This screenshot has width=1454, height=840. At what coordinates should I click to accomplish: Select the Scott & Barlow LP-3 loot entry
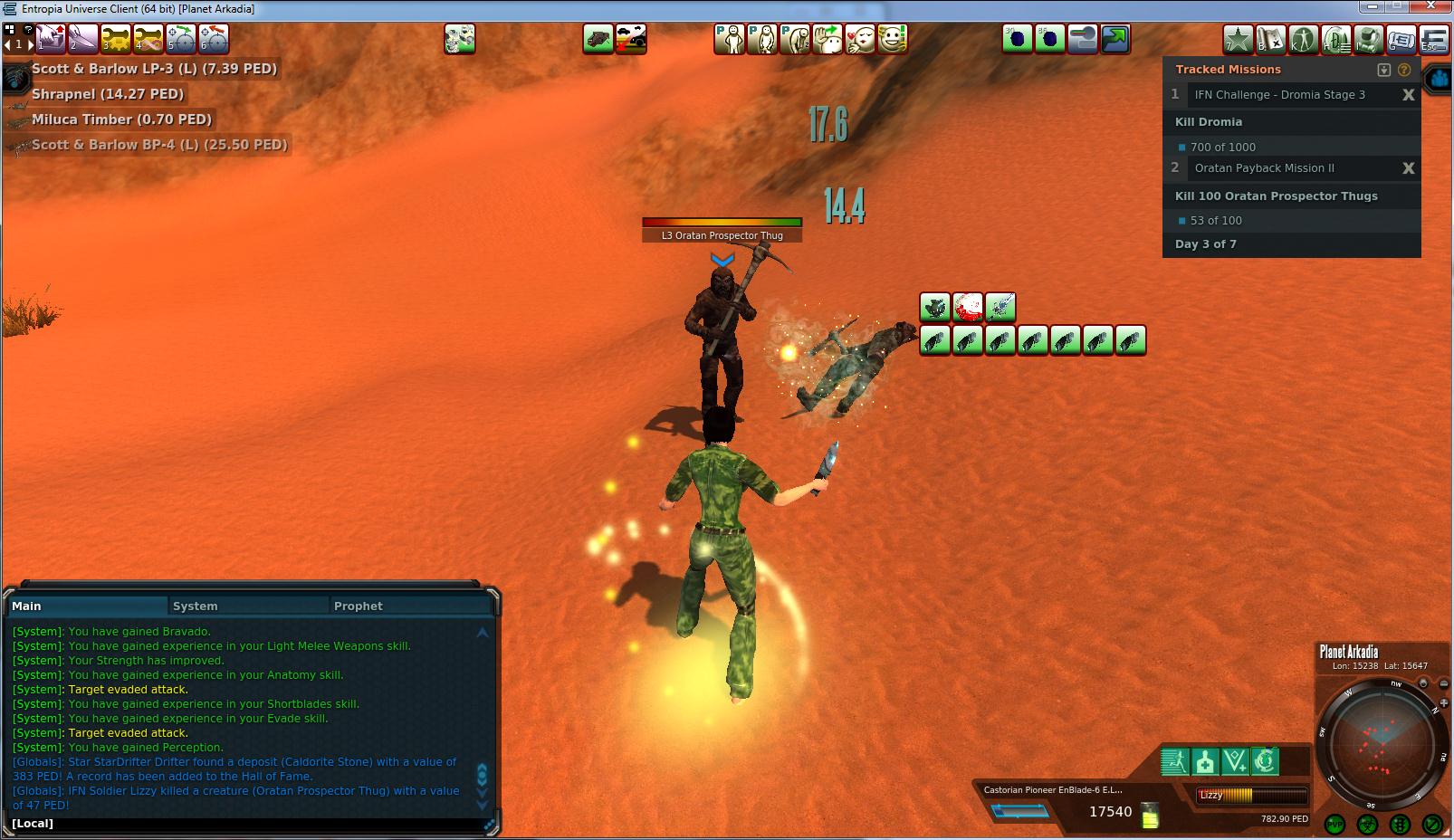(154, 69)
